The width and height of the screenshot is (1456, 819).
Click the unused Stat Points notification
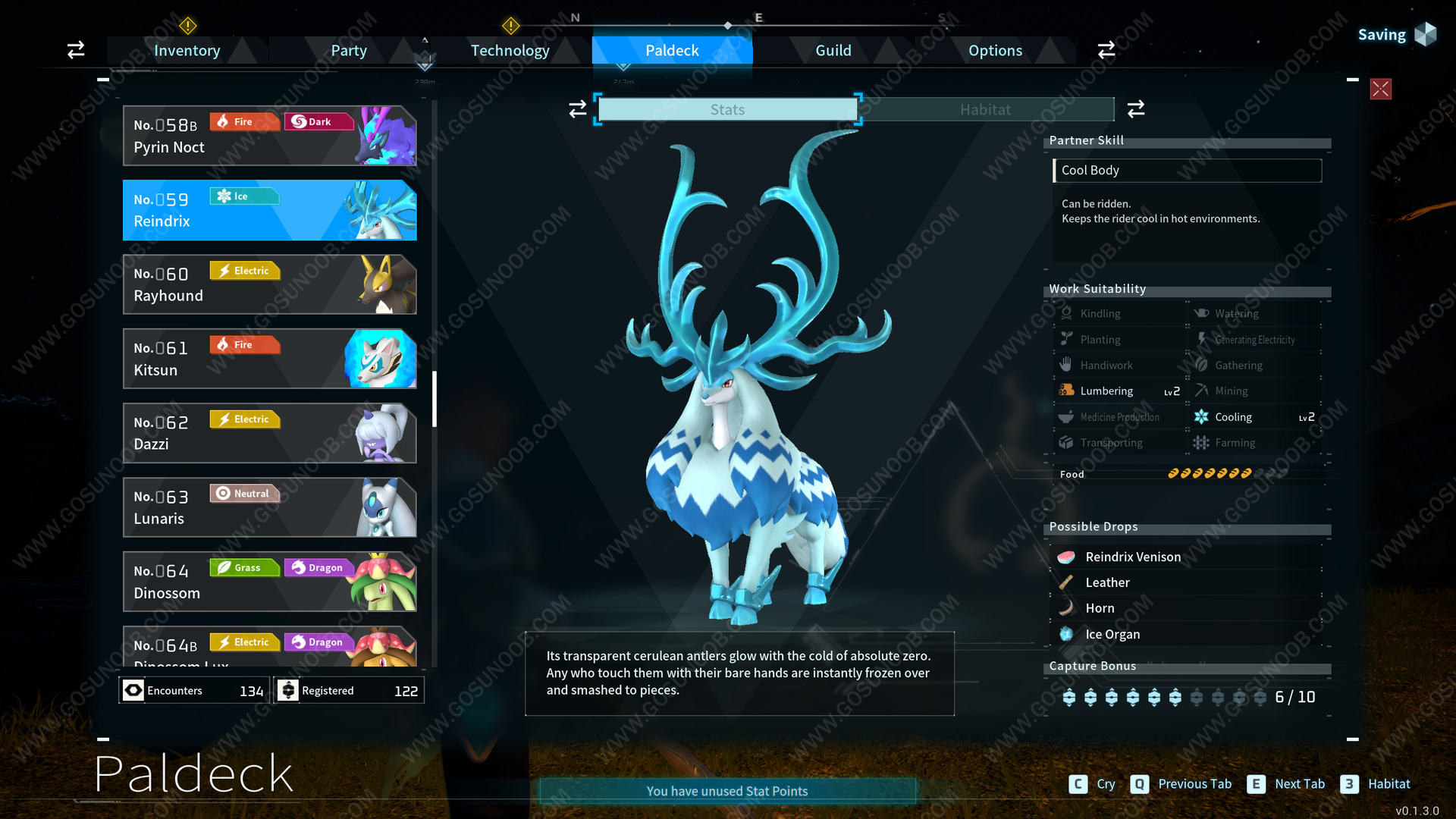727,791
